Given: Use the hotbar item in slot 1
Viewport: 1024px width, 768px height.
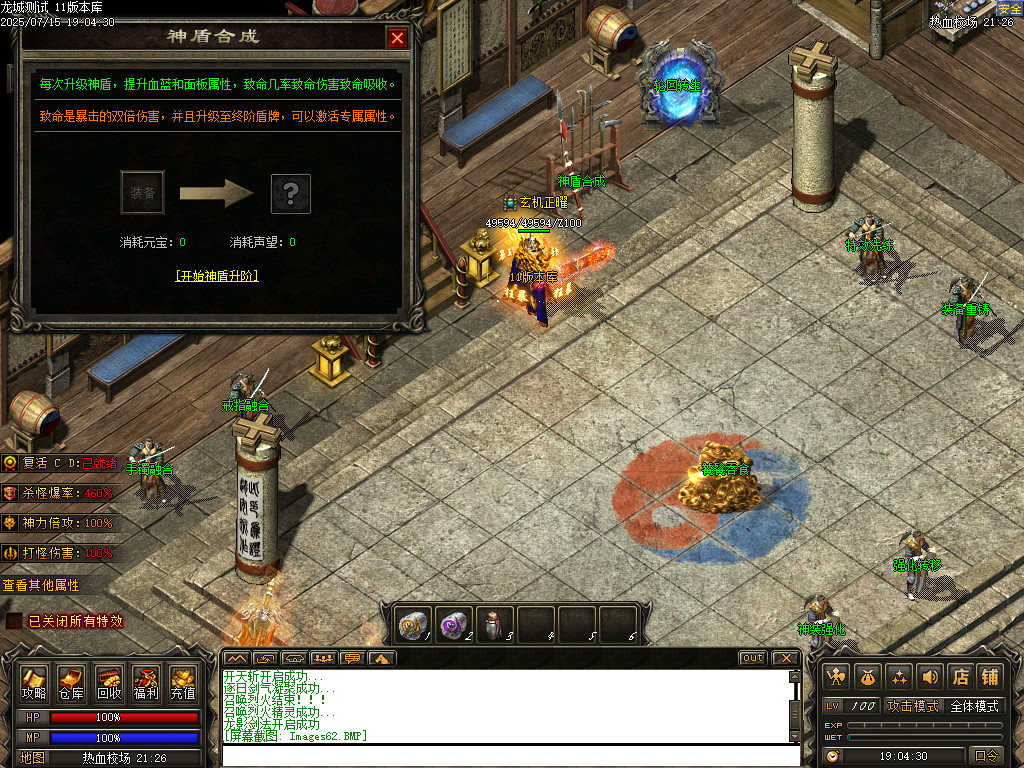Looking at the screenshot, I should pos(412,624).
